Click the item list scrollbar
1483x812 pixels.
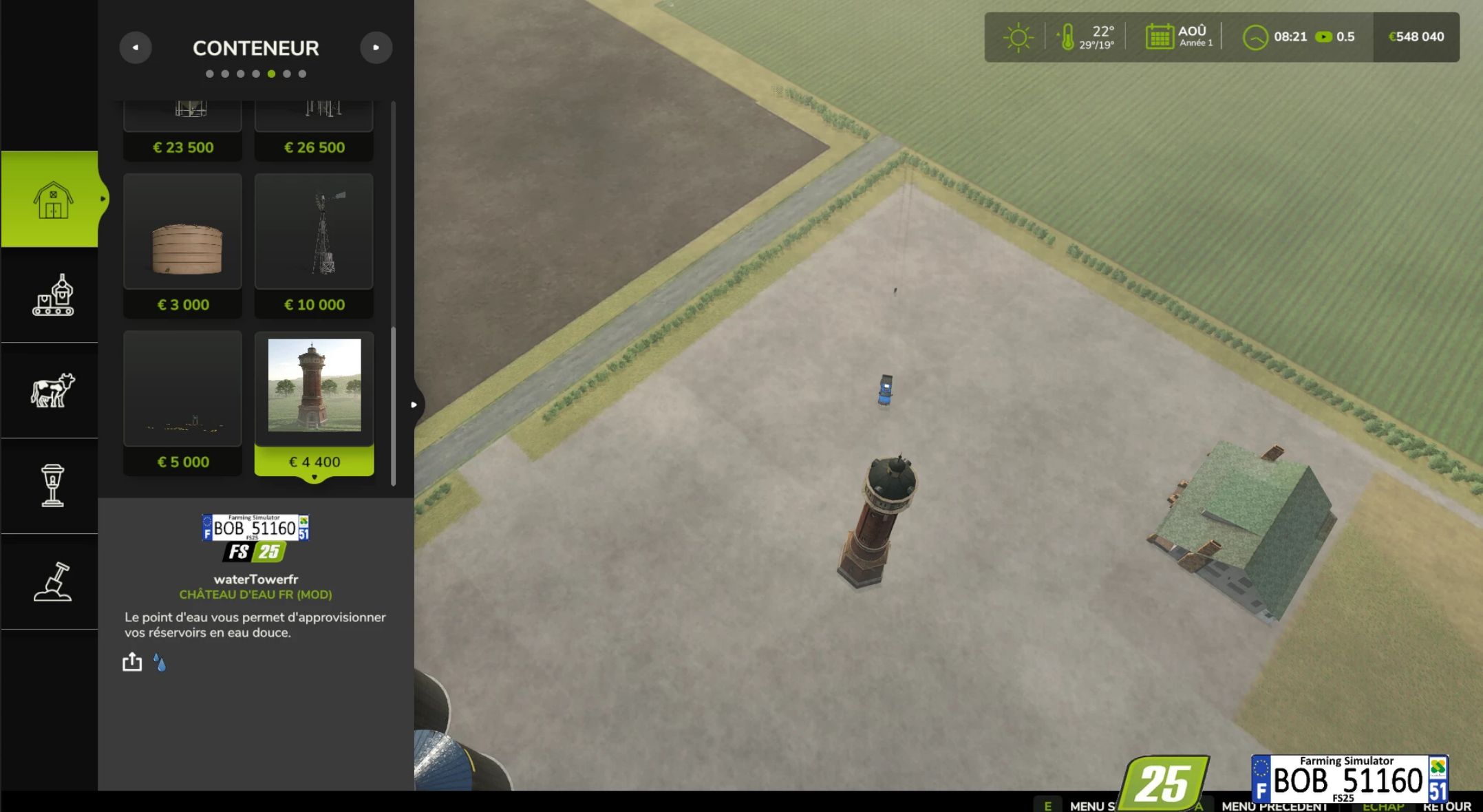click(394, 406)
